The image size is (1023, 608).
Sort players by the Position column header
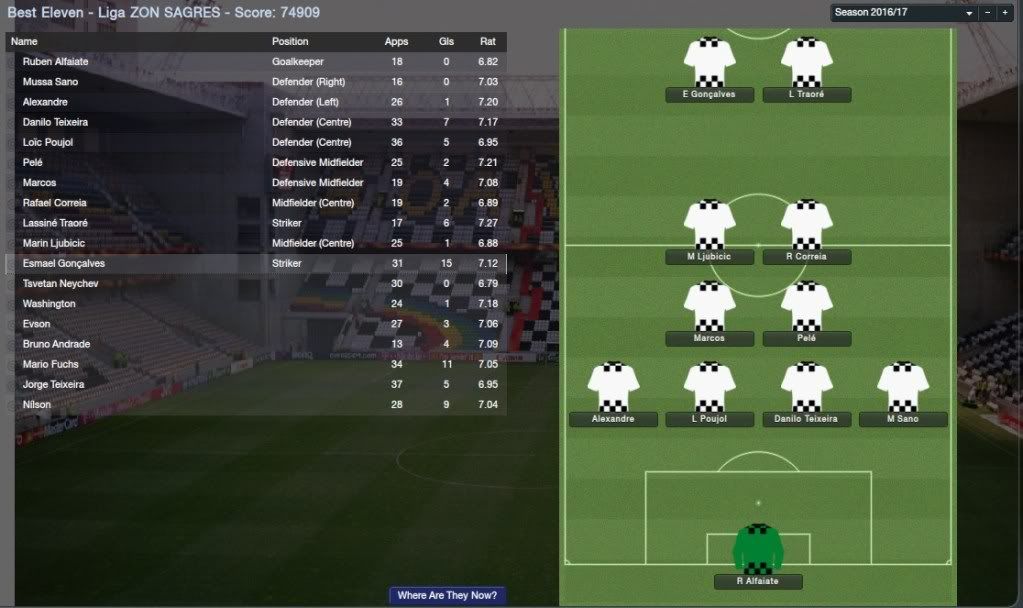tap(290, 42)
